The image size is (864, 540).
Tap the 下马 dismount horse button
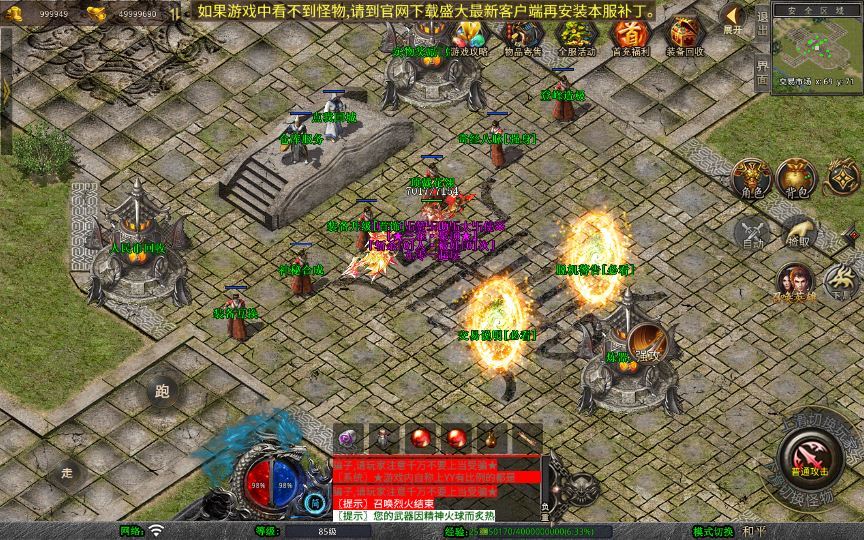838,280
